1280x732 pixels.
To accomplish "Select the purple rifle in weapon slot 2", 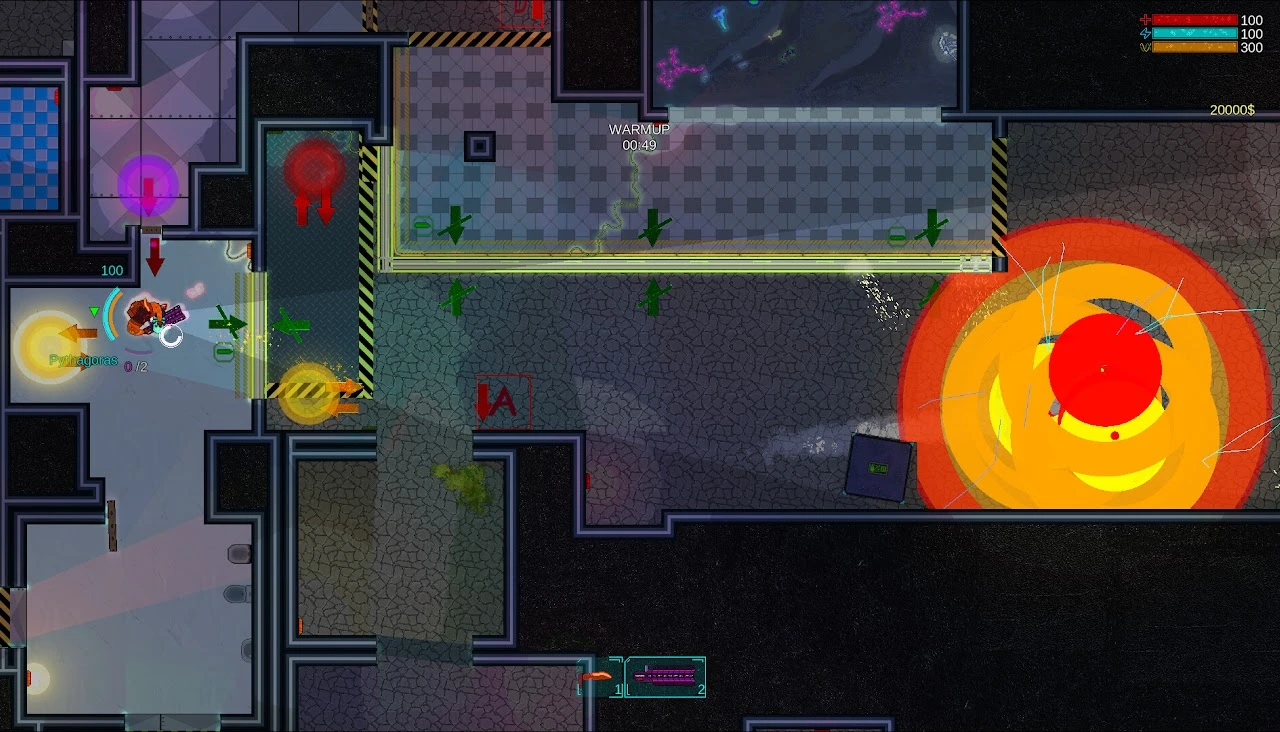I will pyautogui.click(x=665, y=677).
